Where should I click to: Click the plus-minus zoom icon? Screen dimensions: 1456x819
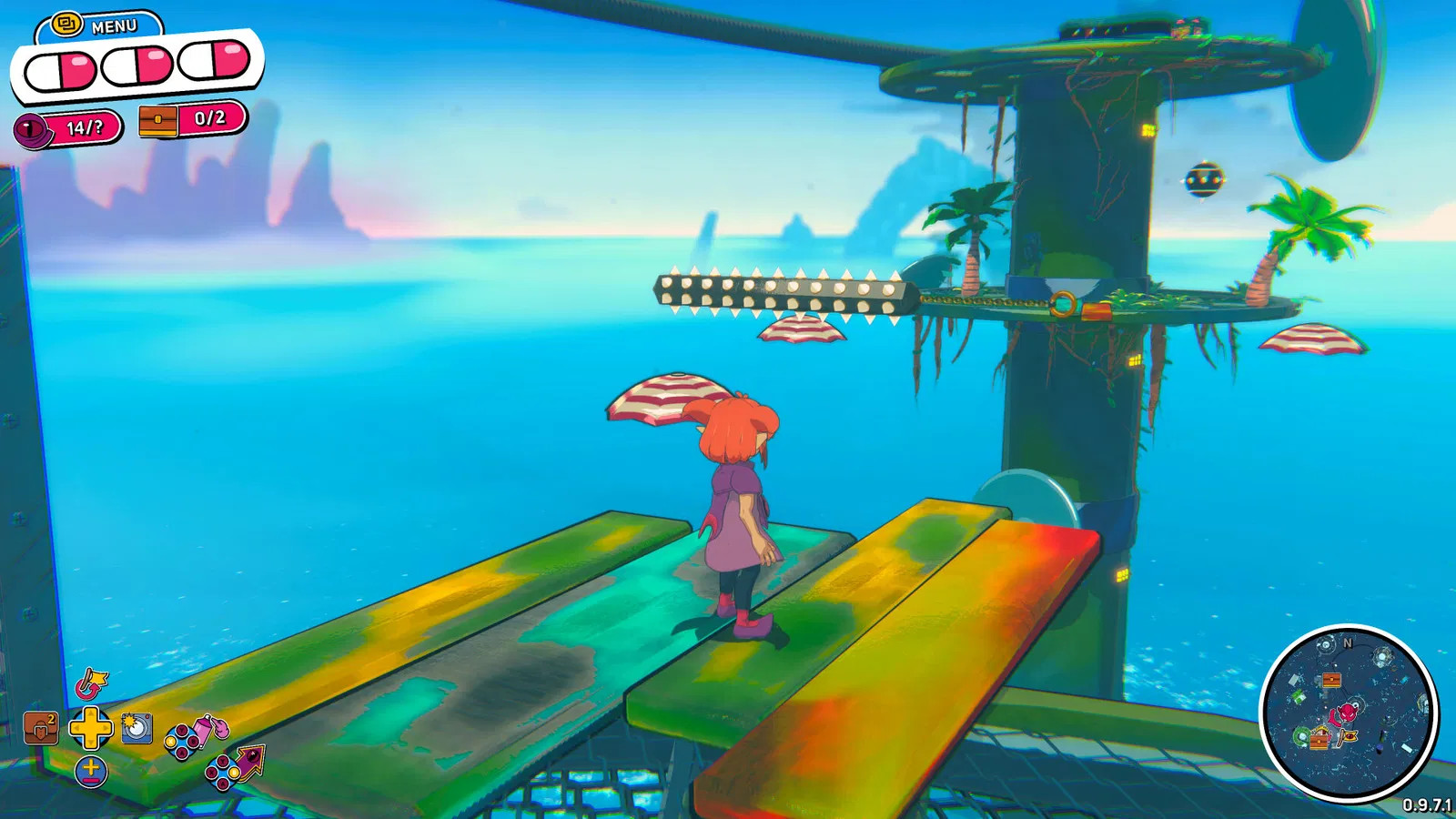(x=91, y=772)
